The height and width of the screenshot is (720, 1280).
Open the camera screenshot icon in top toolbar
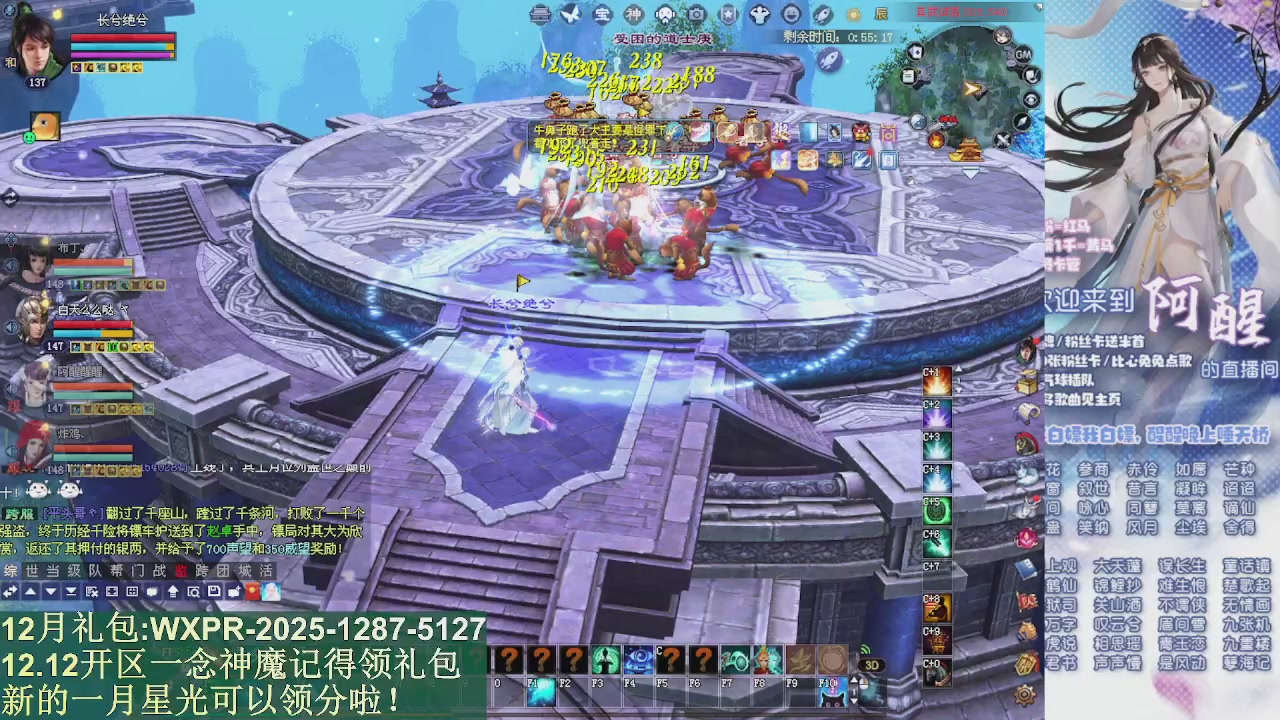pyautogui.click(x=696, y=15)
